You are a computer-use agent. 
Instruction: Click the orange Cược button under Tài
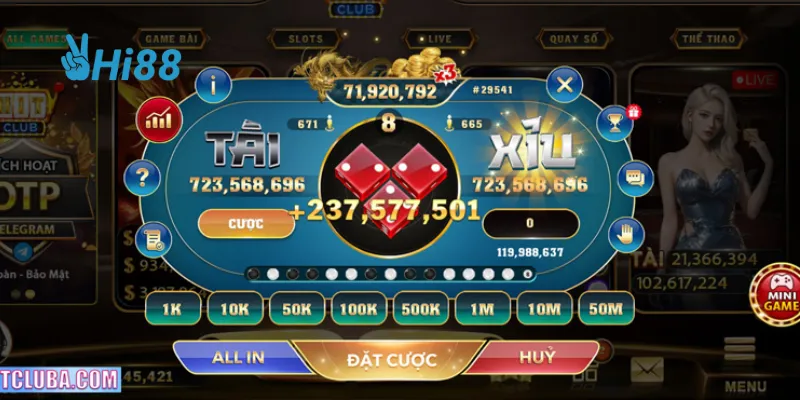coord(246,223)
